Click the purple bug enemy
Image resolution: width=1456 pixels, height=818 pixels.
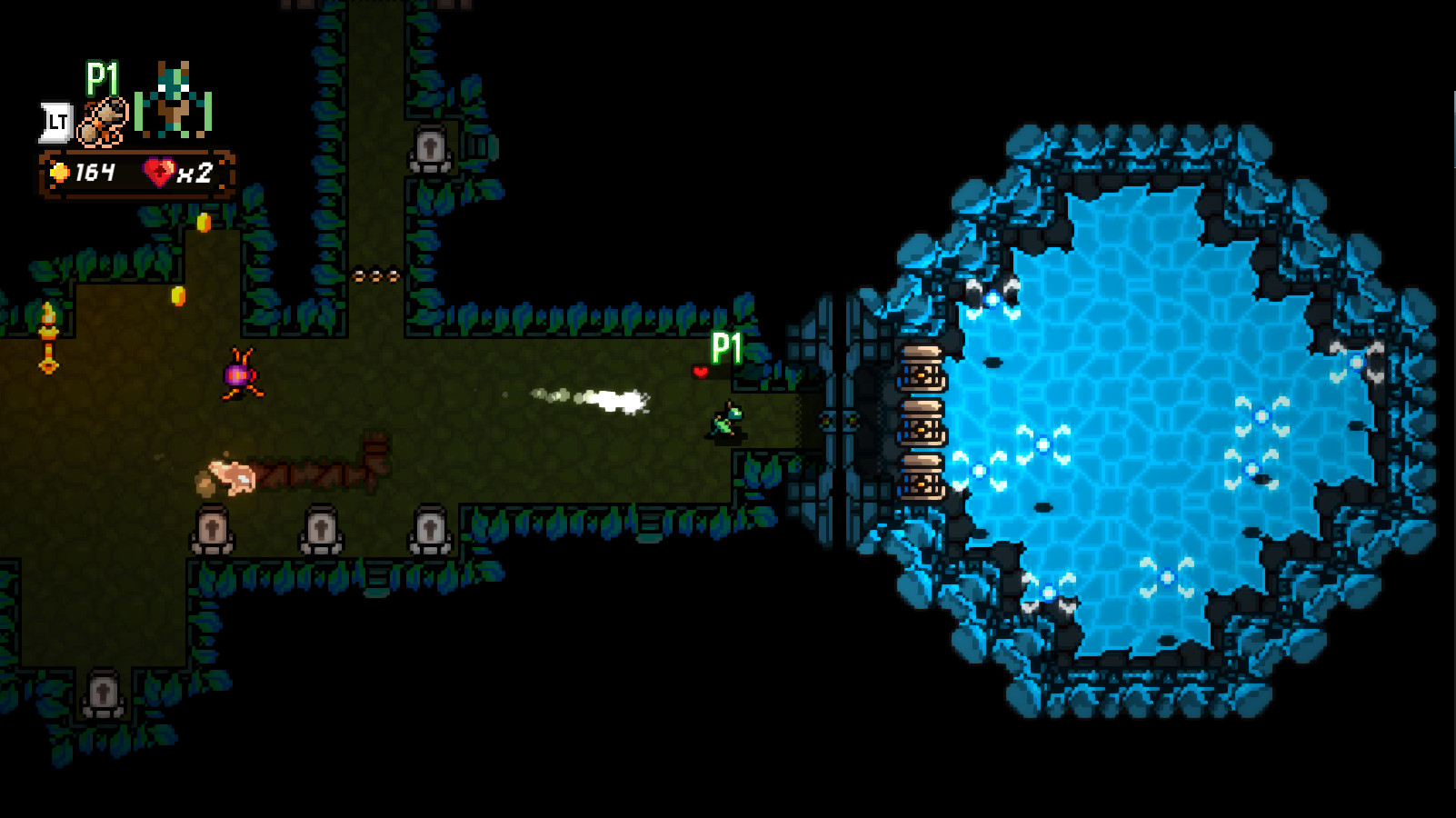click(239, 376)
